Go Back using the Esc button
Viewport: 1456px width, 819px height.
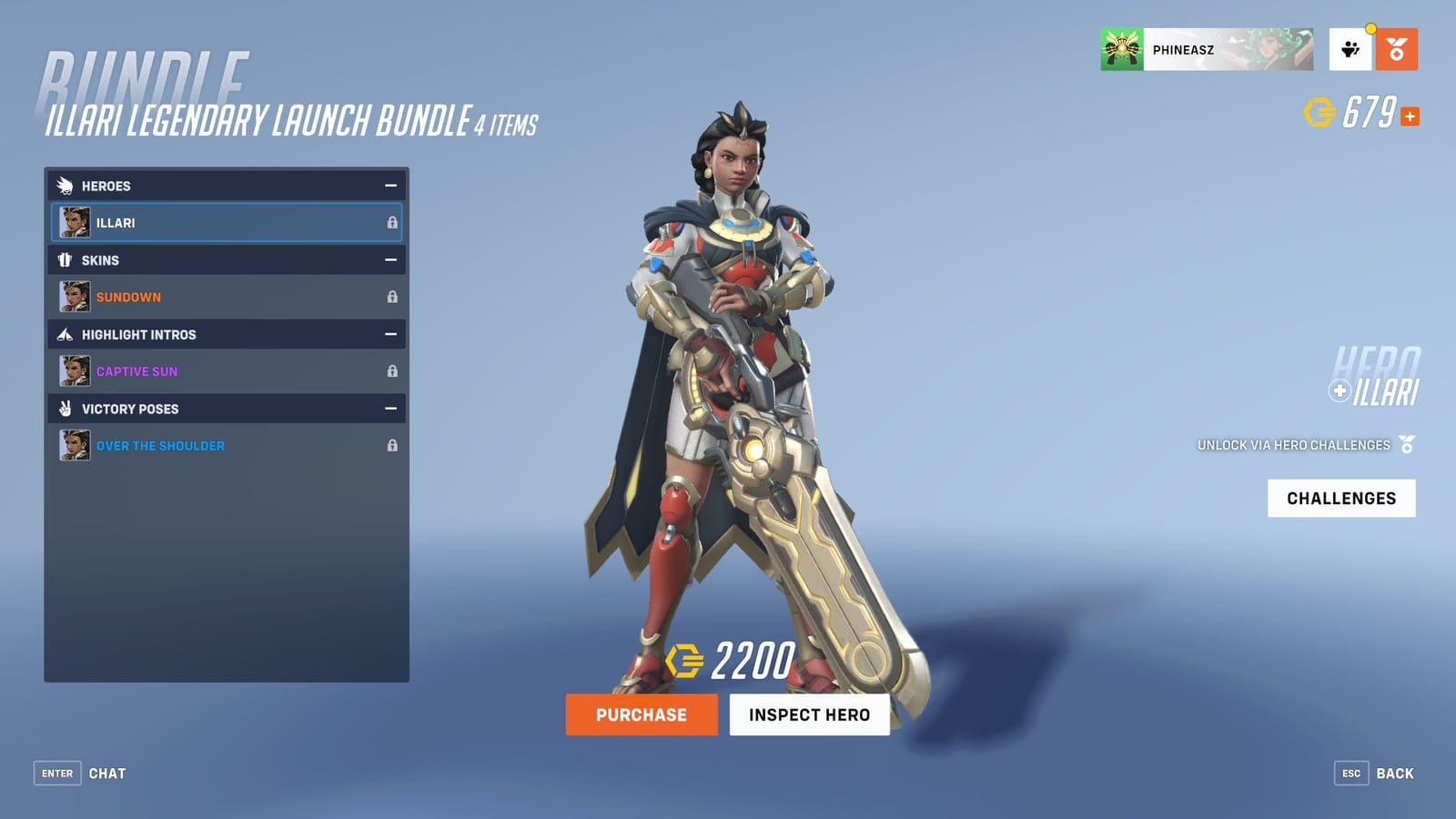pyautogui.click(x=1351, y=773)
